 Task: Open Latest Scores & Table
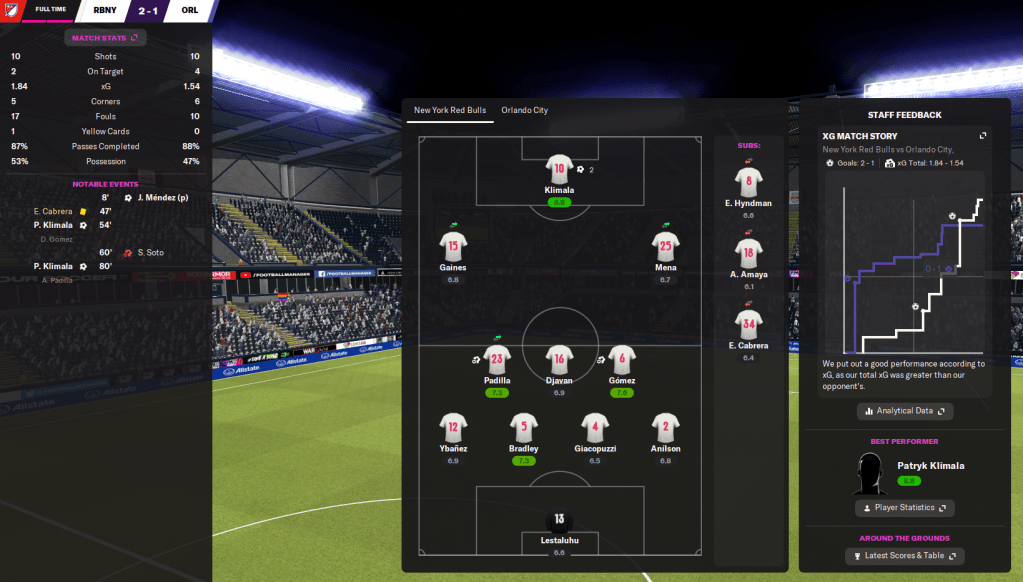pos(905,556)
